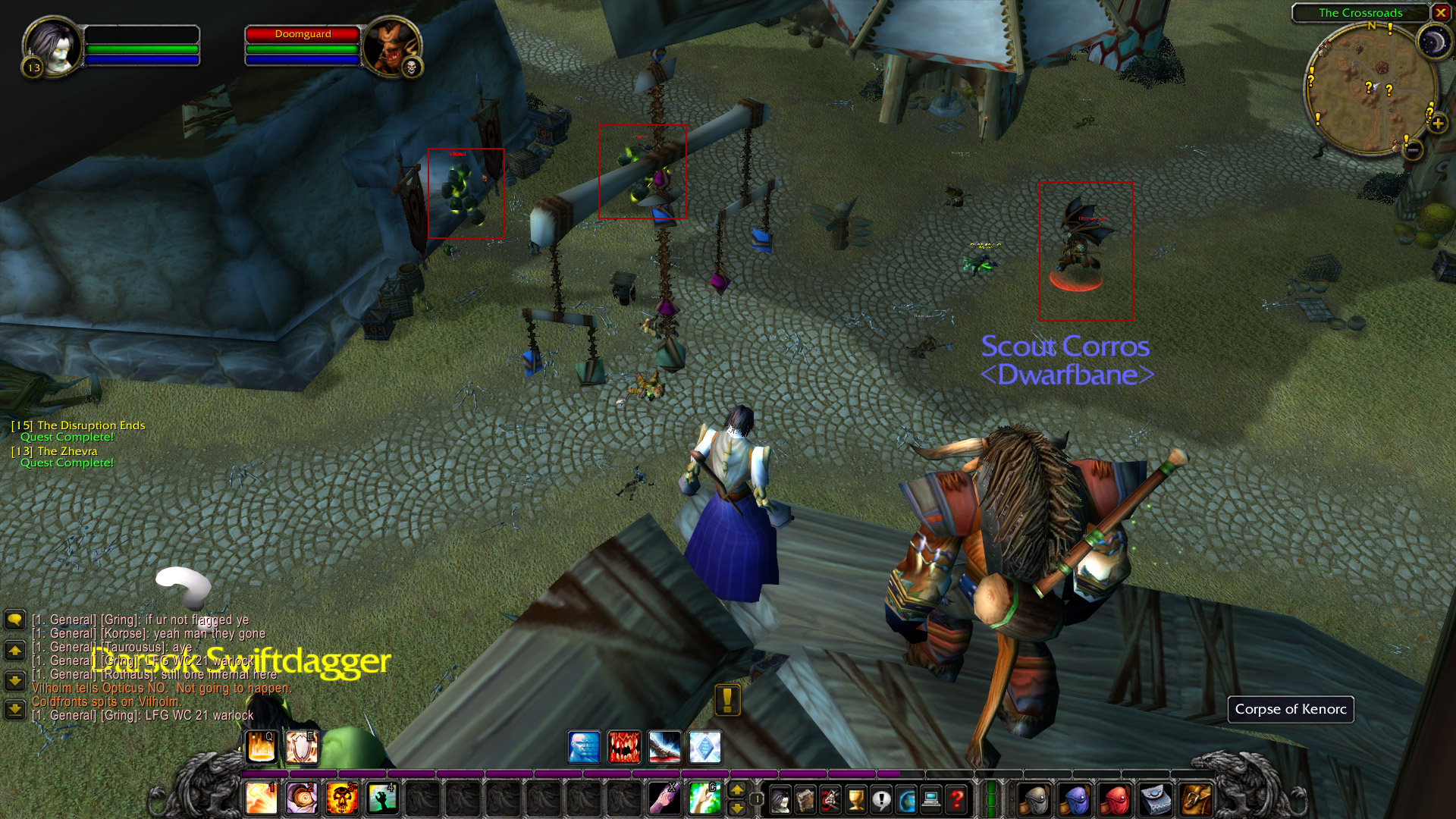Click The Crossroads minimap
The width and height of the screenshot is (1456, 819).
(1370, 90)
